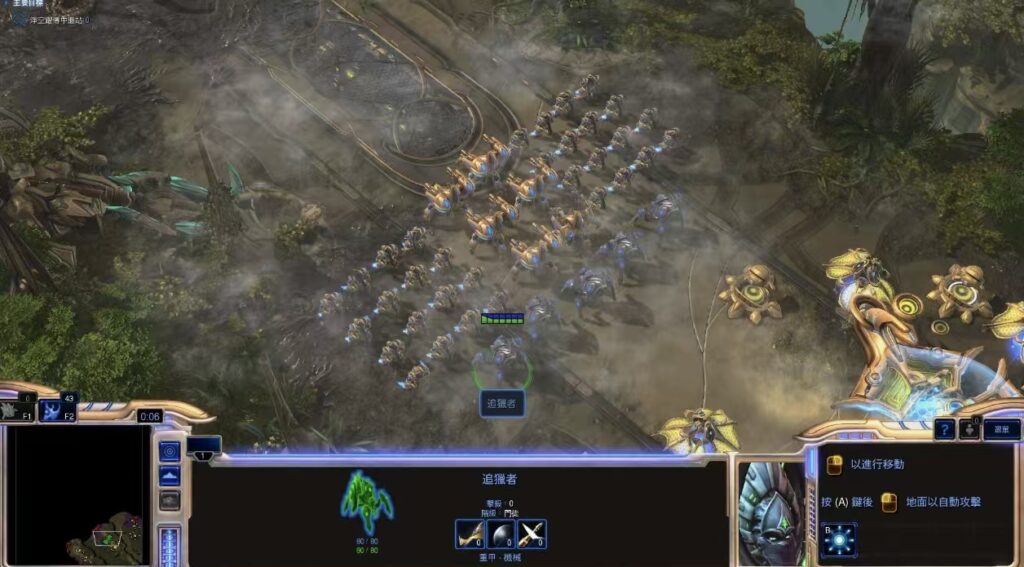This screenshot has width=1024, height=567.
Task: Click the Stalker wireframe in info panel
Action: 366,502
